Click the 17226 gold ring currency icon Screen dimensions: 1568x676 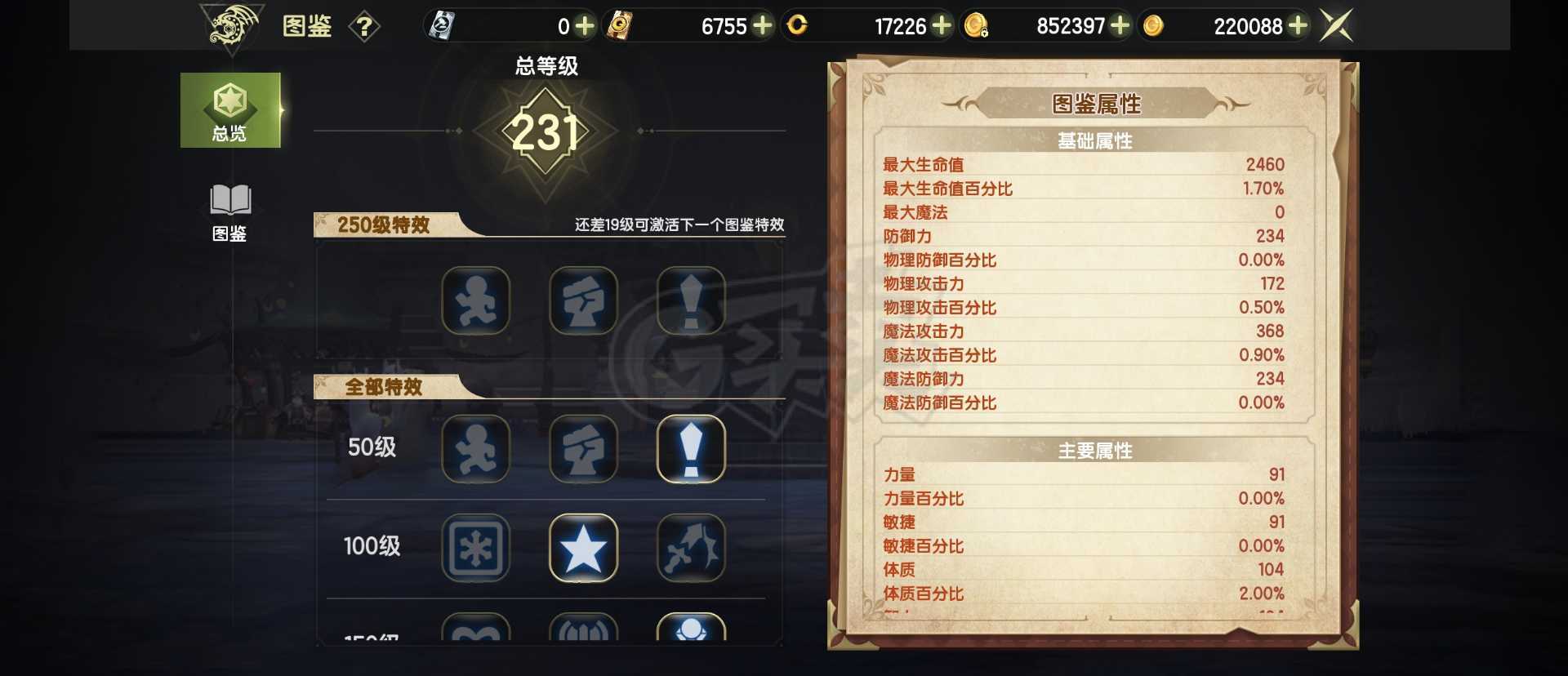click(796, 25)
